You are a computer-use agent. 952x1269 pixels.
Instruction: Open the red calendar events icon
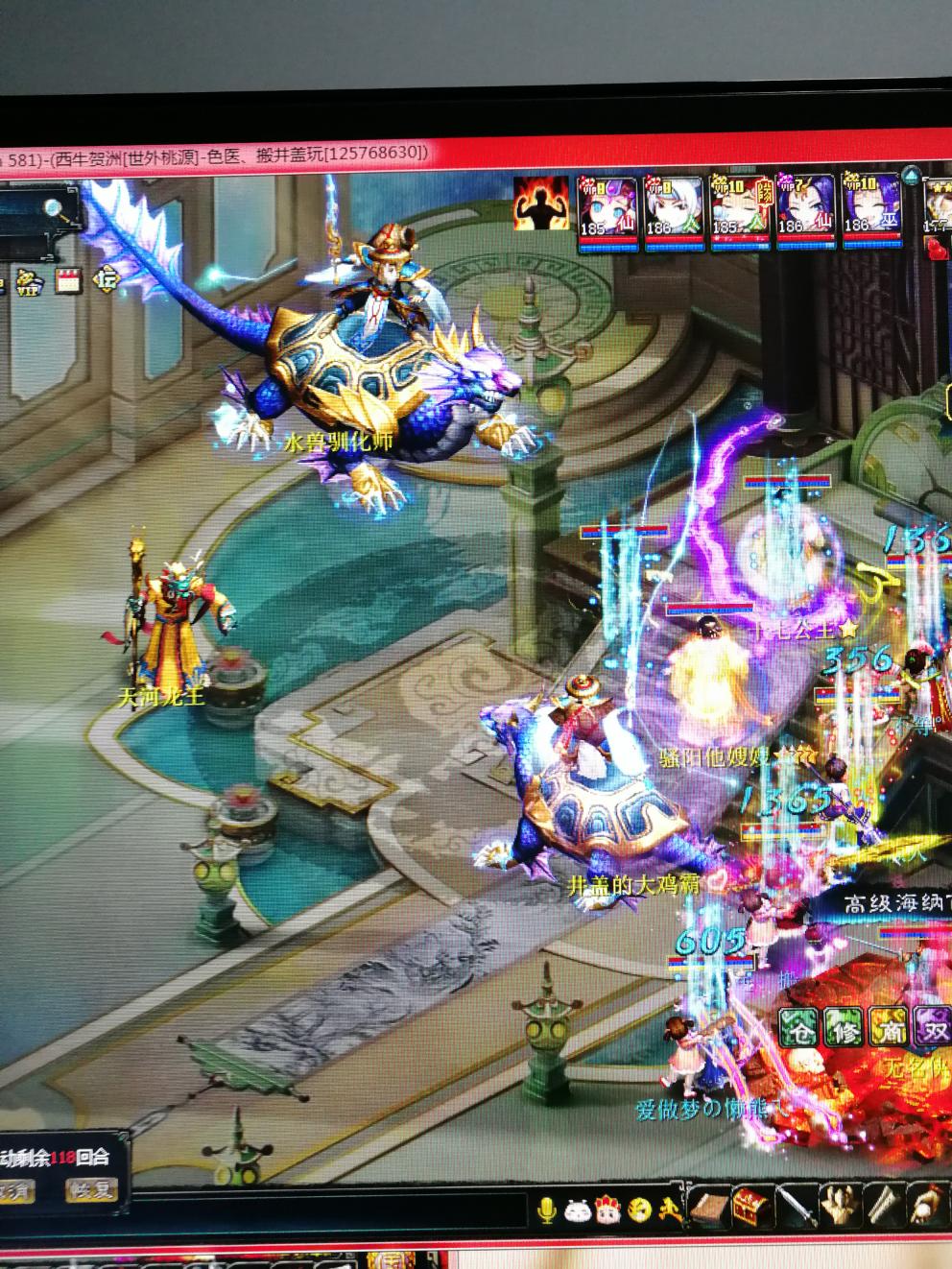(x=67, y=281)
